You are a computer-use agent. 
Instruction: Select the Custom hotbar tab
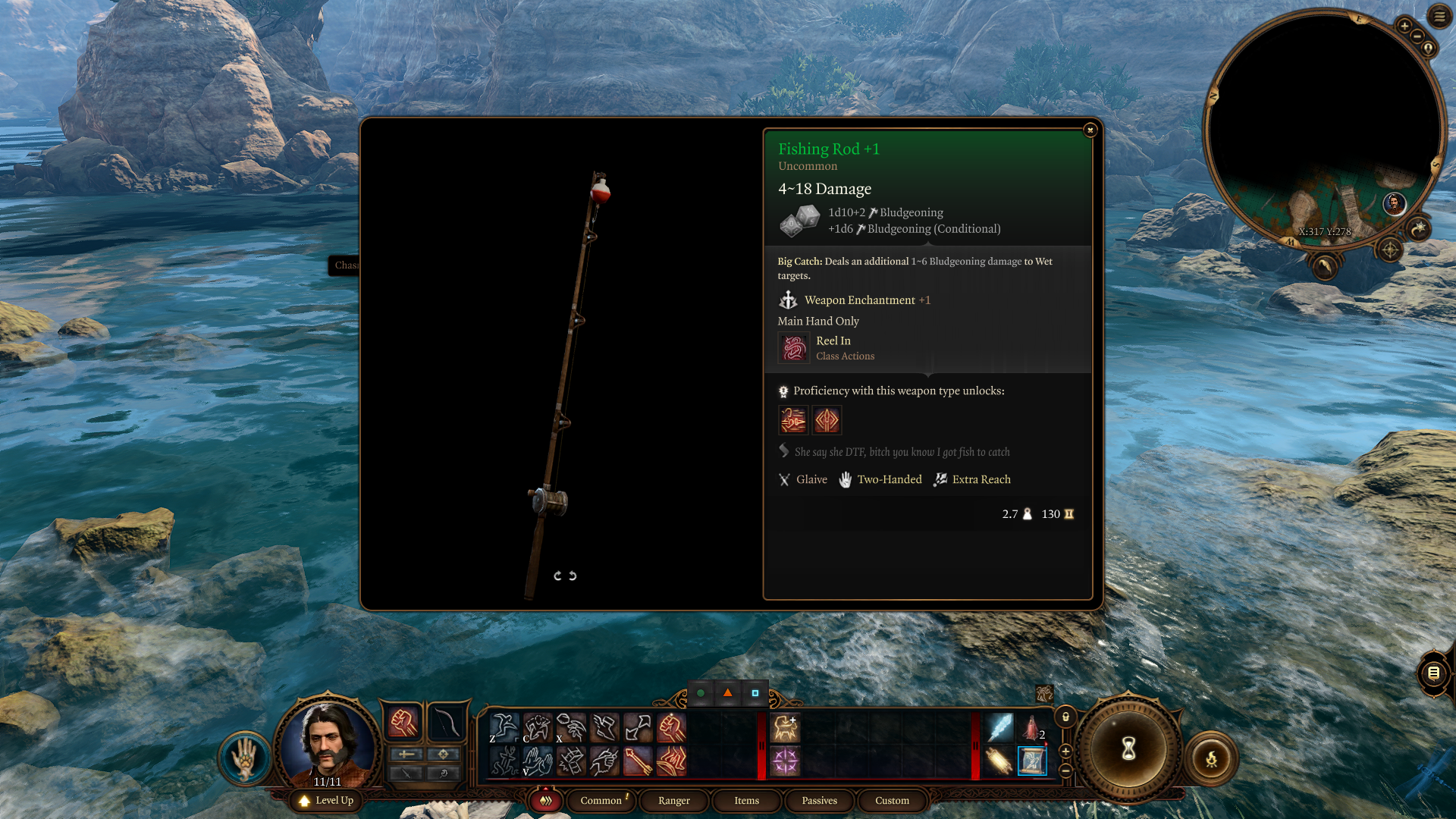[892, 800]
